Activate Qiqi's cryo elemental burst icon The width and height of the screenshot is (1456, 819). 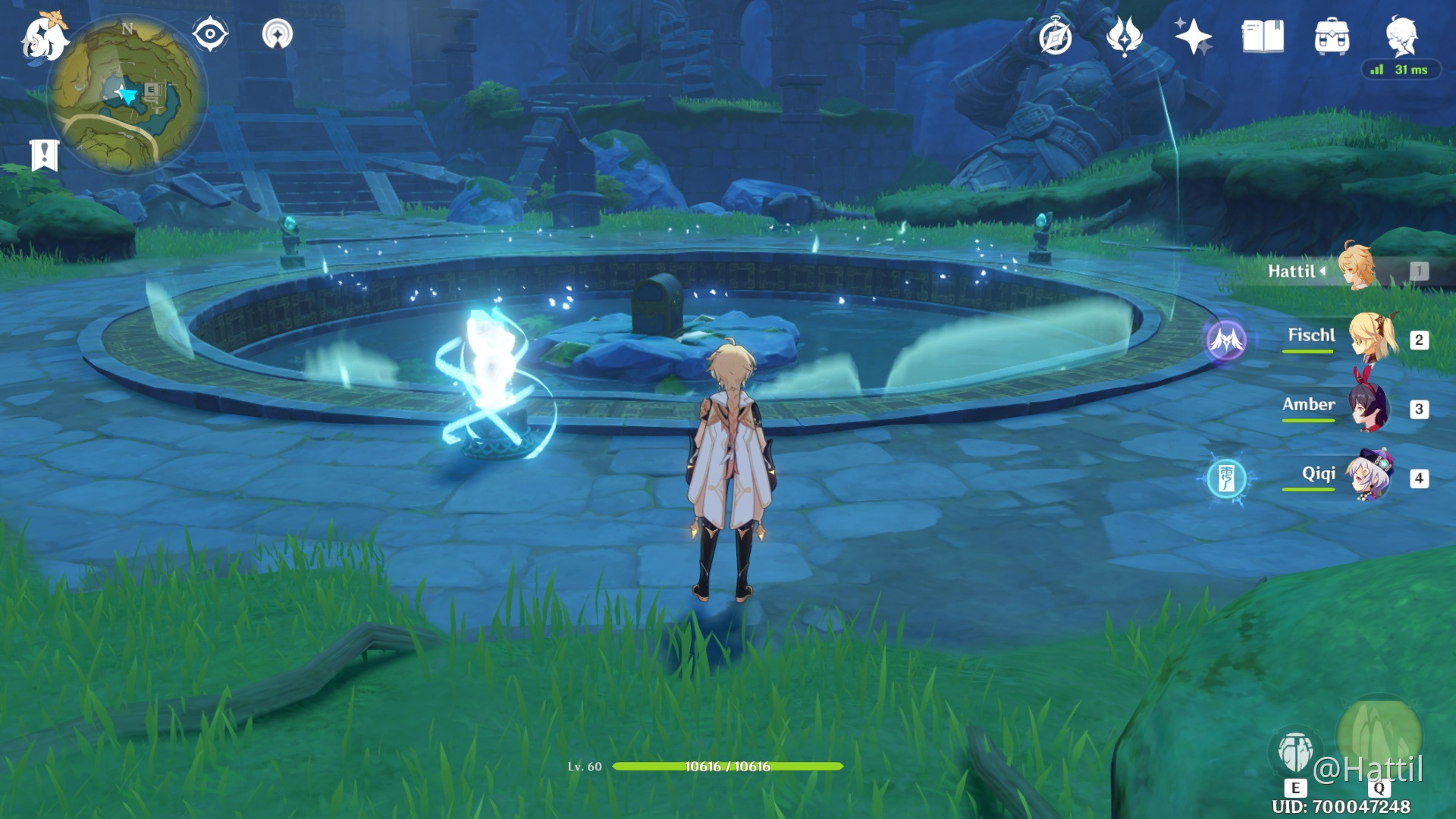pyautogui.click(x=1226, y=479)
